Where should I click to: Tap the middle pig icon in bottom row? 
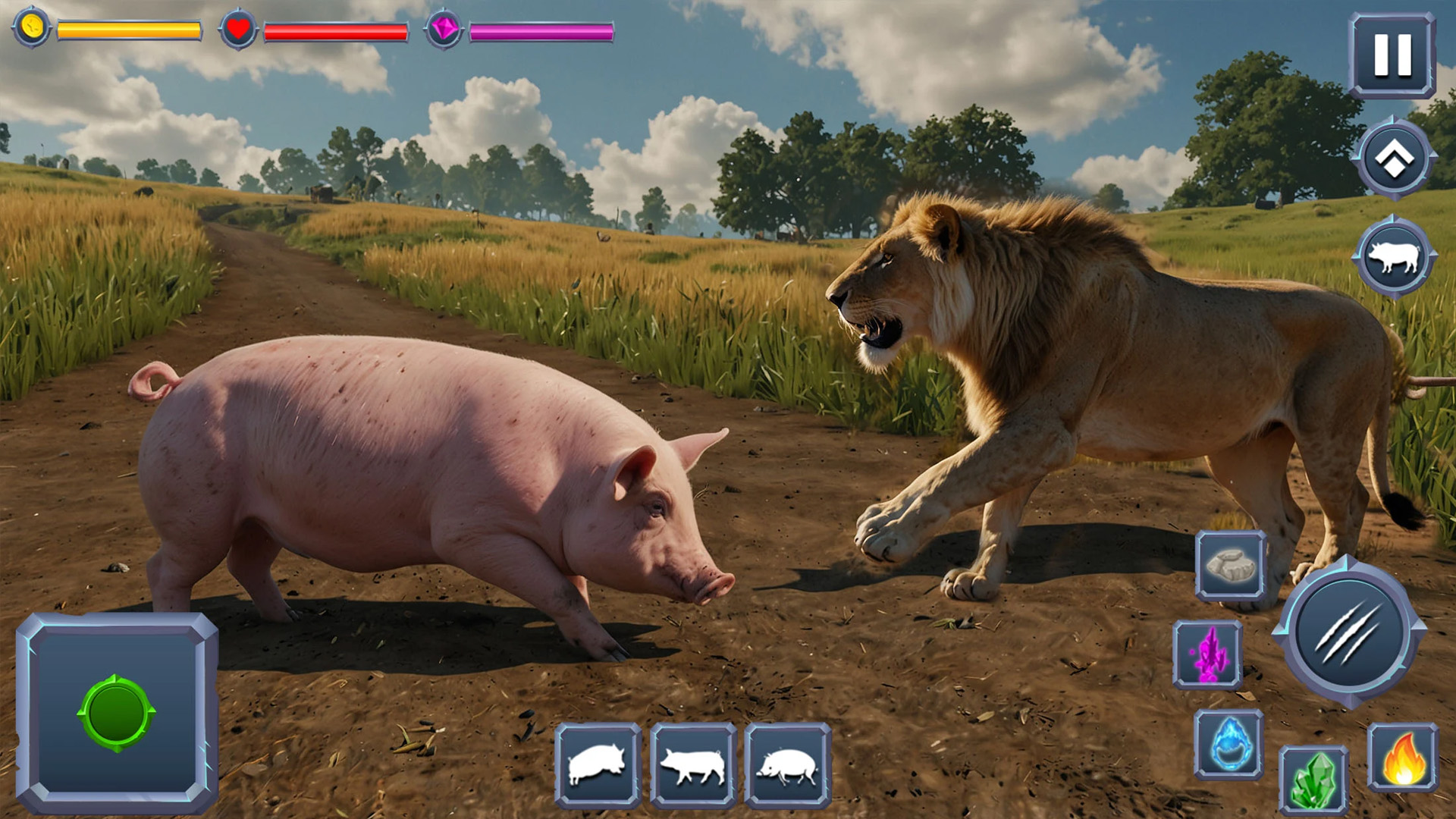click(x=693, y=764)
